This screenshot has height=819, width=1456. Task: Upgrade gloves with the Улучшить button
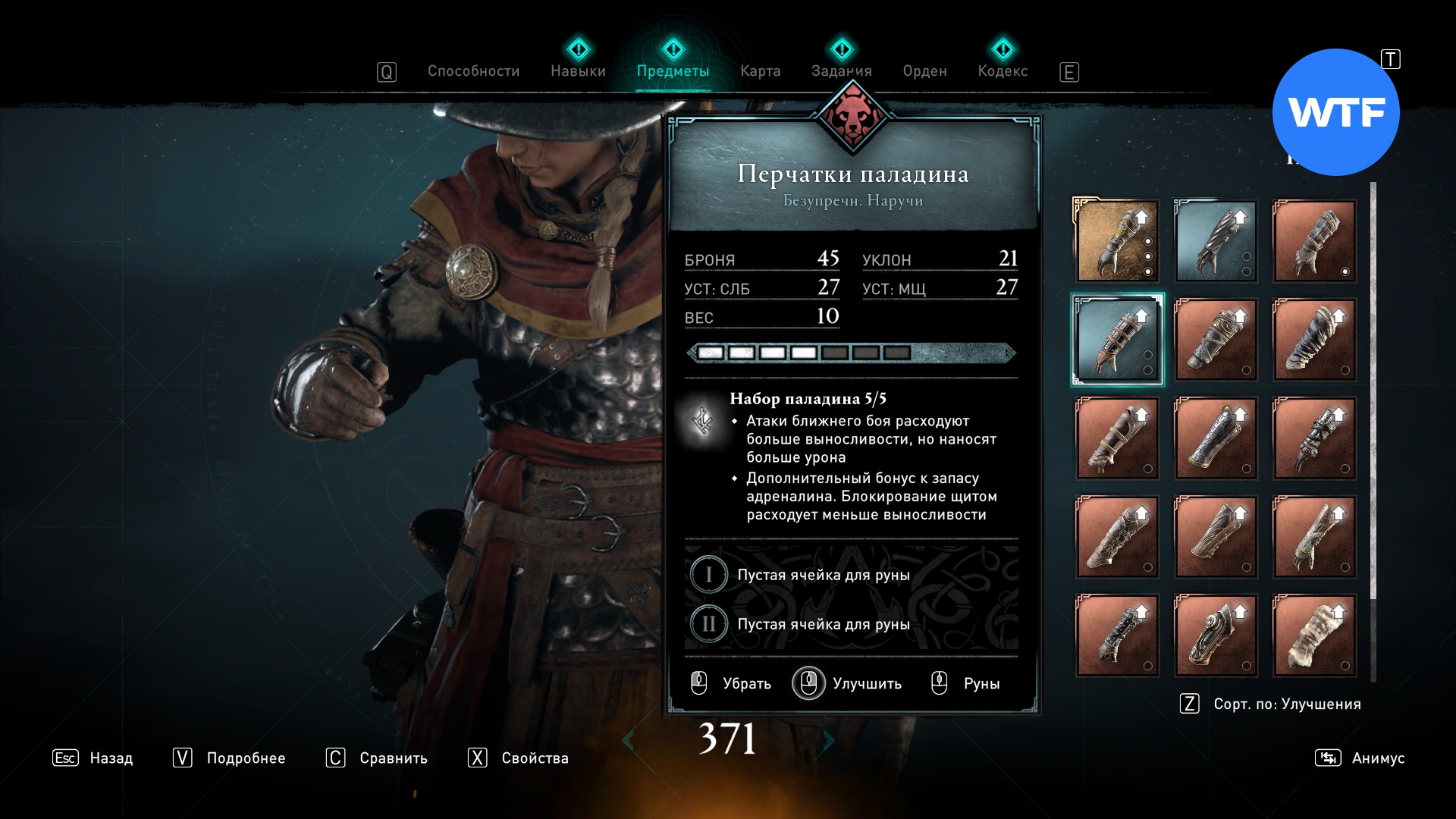click(848, 683)
